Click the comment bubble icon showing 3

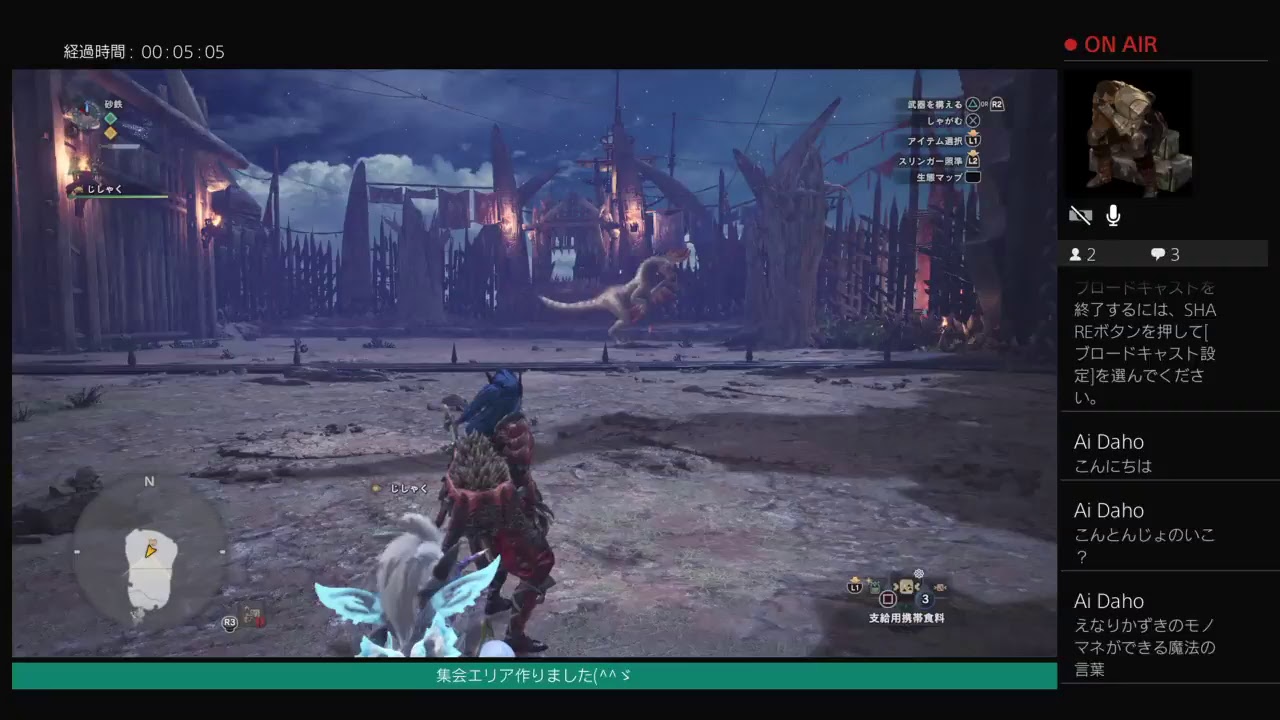point(1158,254)
